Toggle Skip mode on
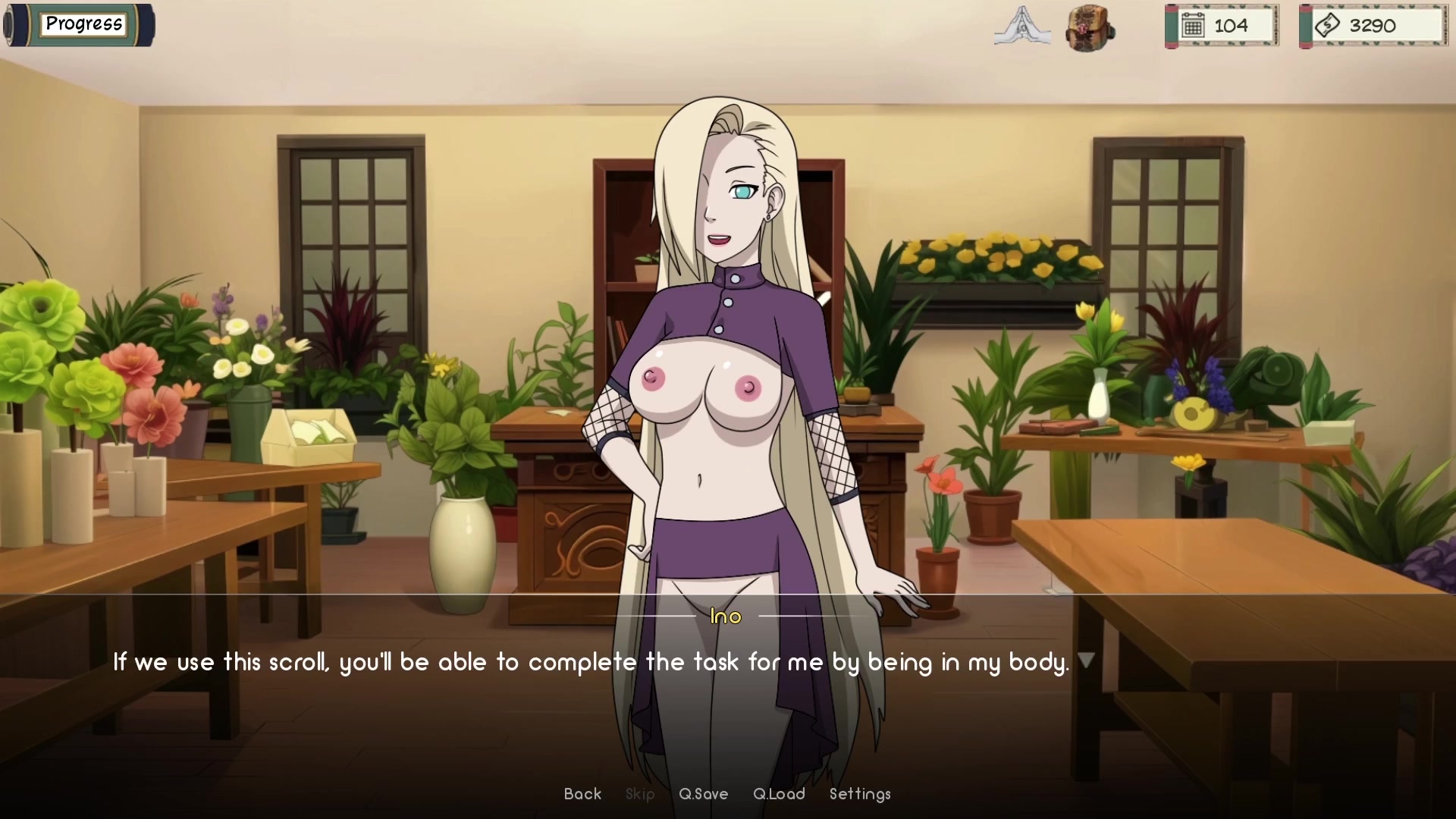 coord(640,794)
